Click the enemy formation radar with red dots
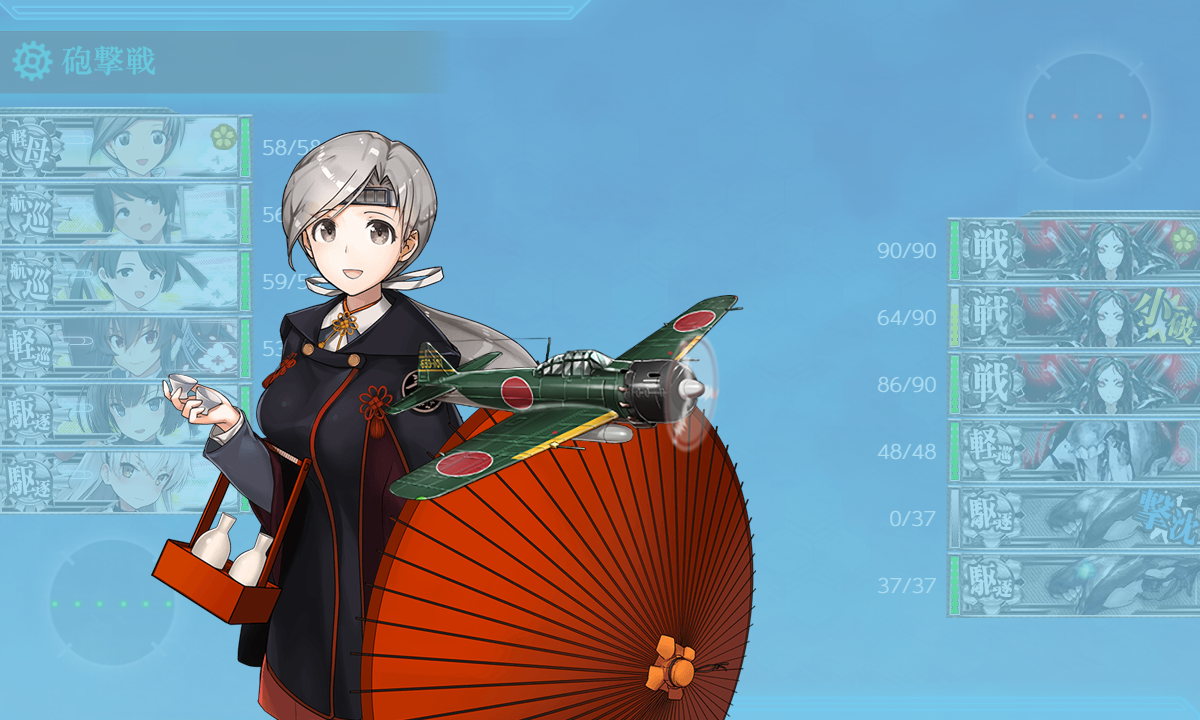This screenshot has width=1200, height=720. click(x=1088, y=116)
